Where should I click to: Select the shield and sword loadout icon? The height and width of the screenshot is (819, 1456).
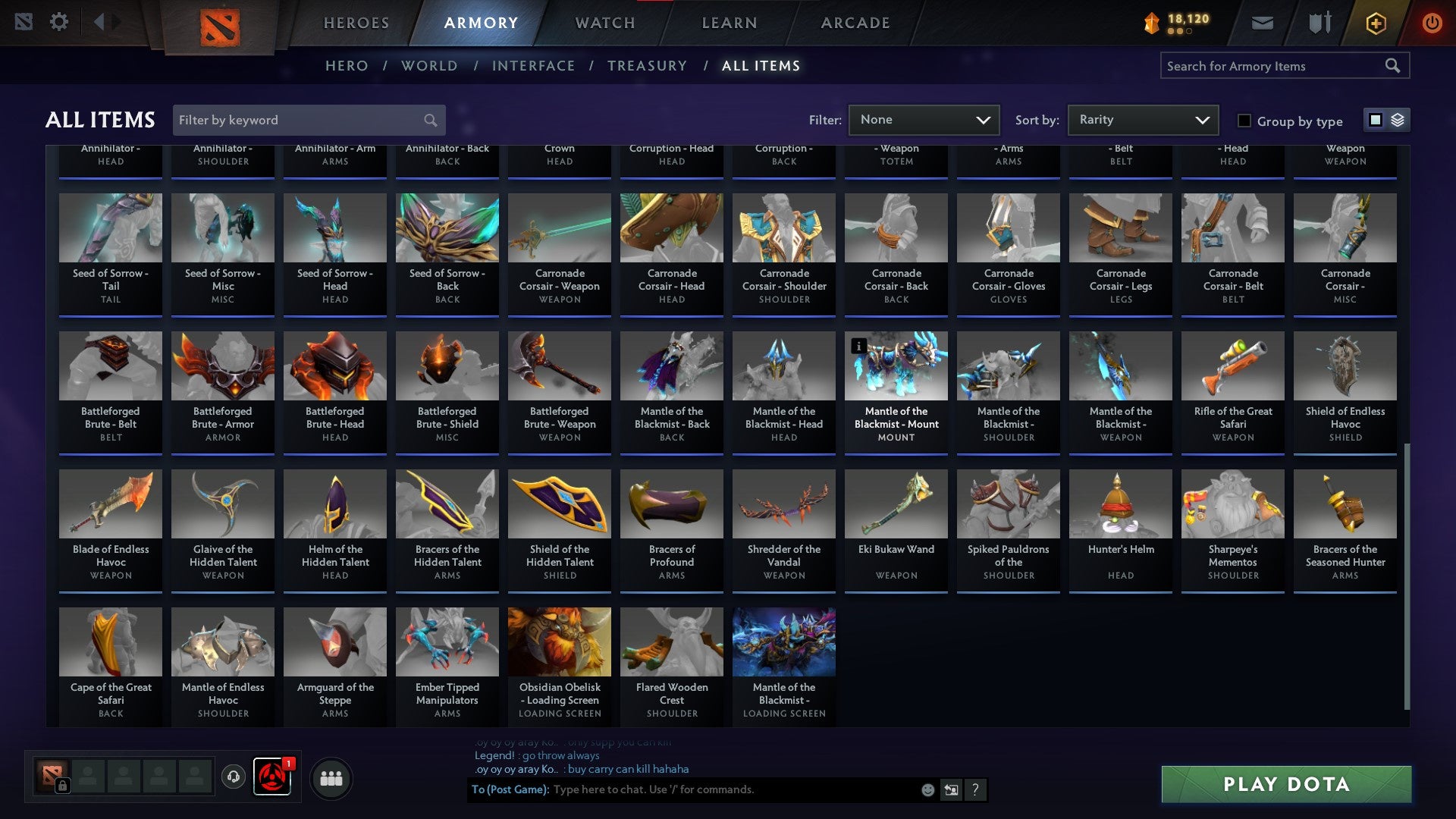point(1319,23)
